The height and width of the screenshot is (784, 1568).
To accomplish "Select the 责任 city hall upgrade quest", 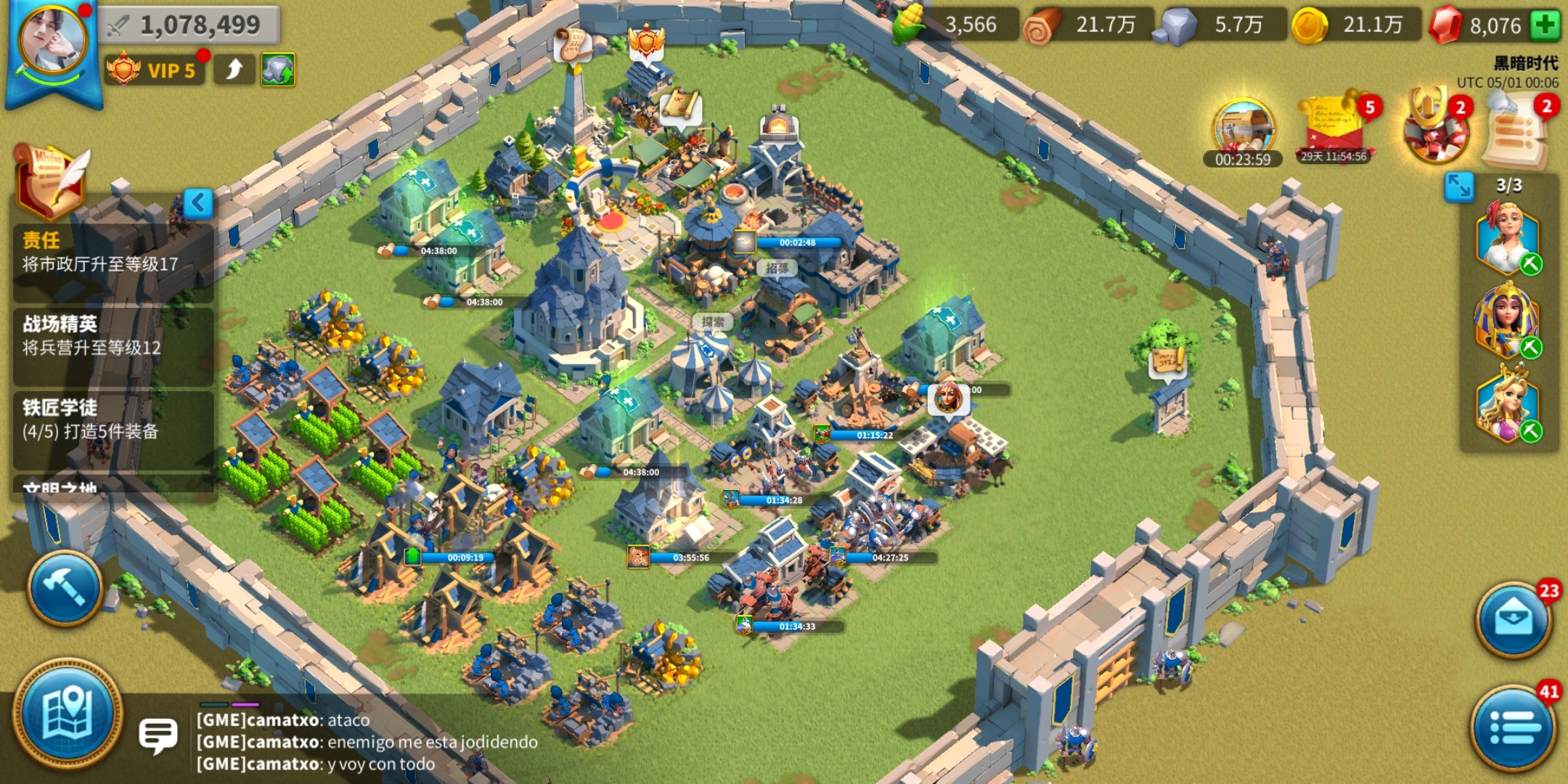I will click(x=113, y=253).
